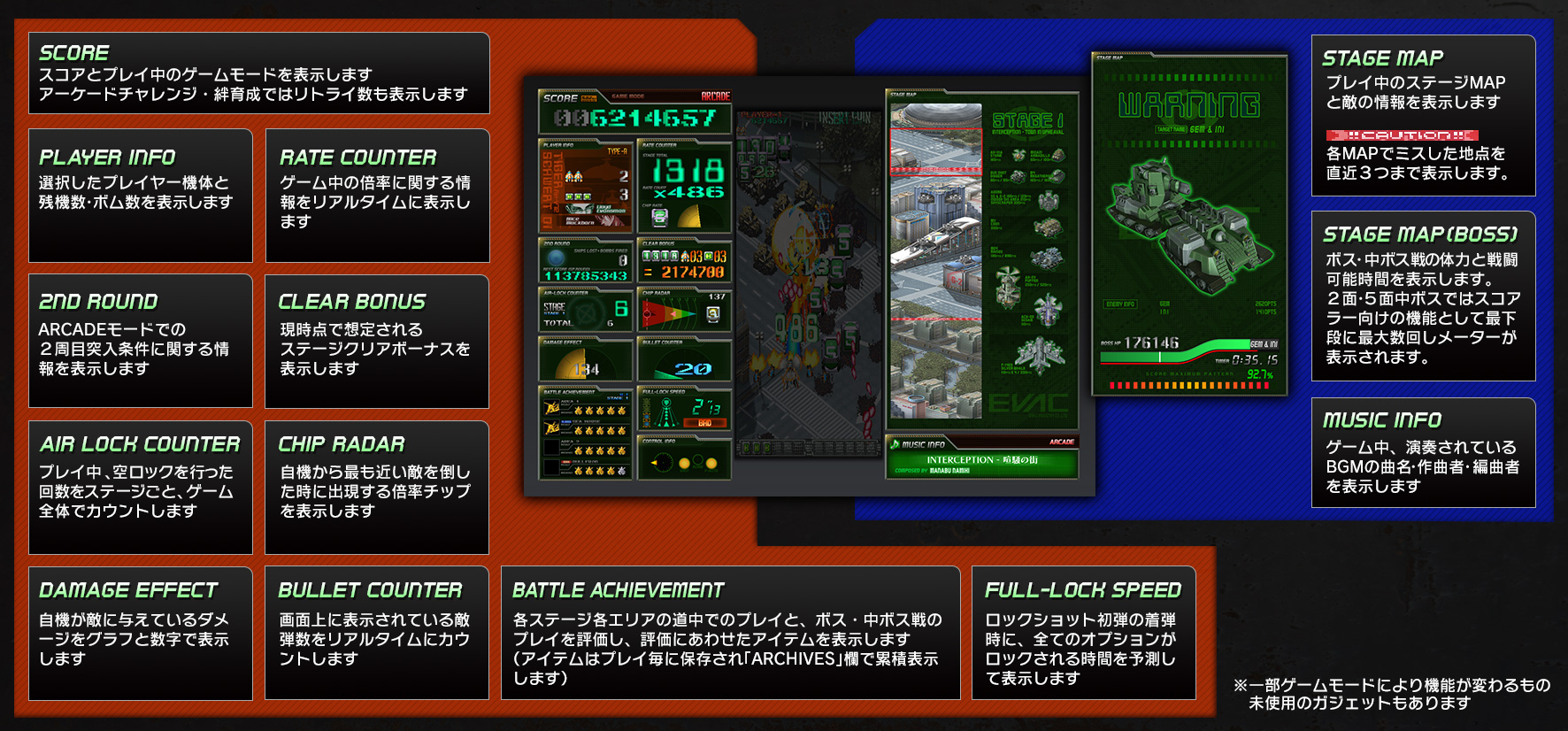
Task: Expand the Stage Map (Boss) panel
Action: pyautogui.click(x=1423, y=292)
